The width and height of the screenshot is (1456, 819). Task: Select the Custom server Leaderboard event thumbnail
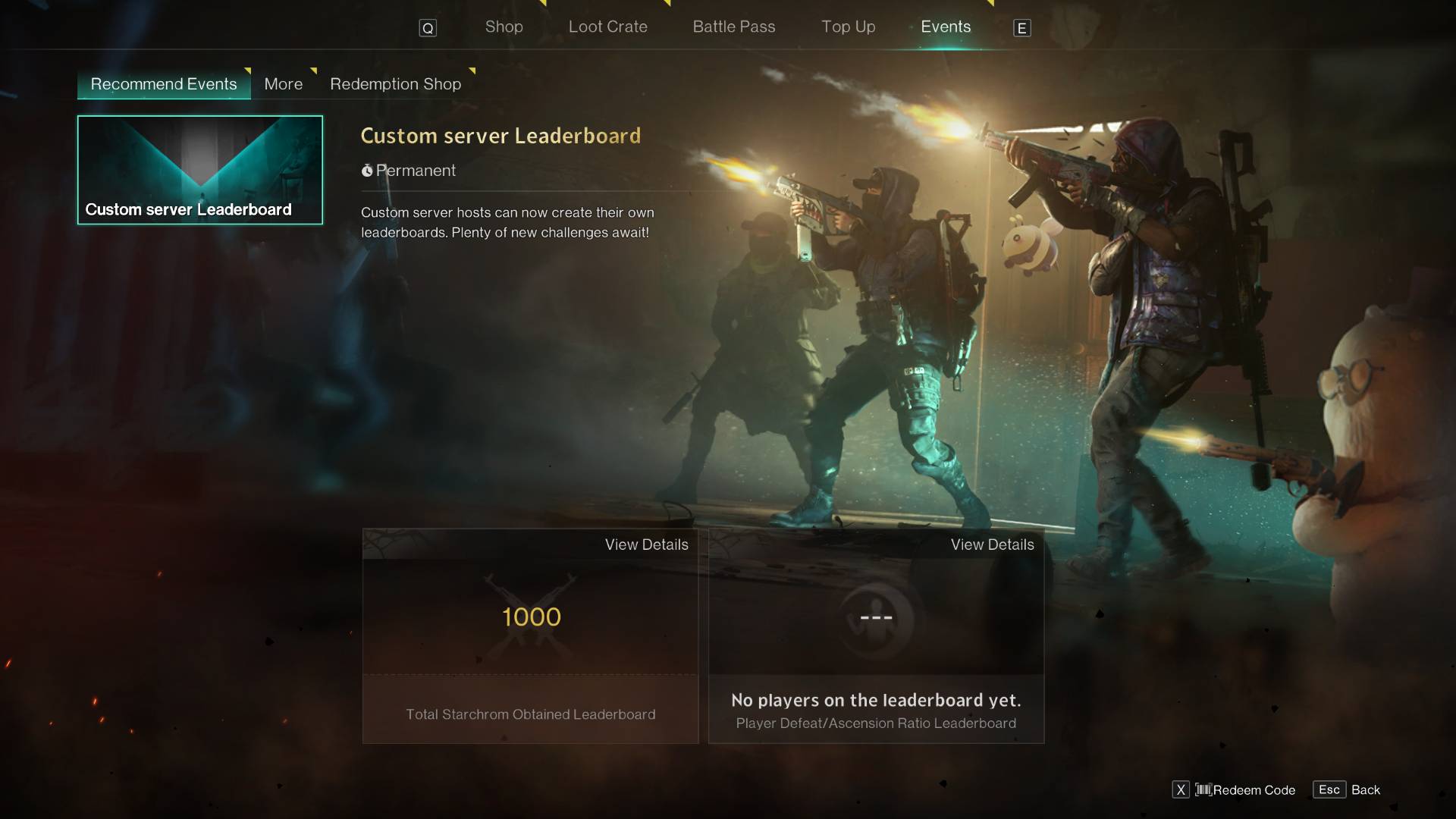(200, 170)
